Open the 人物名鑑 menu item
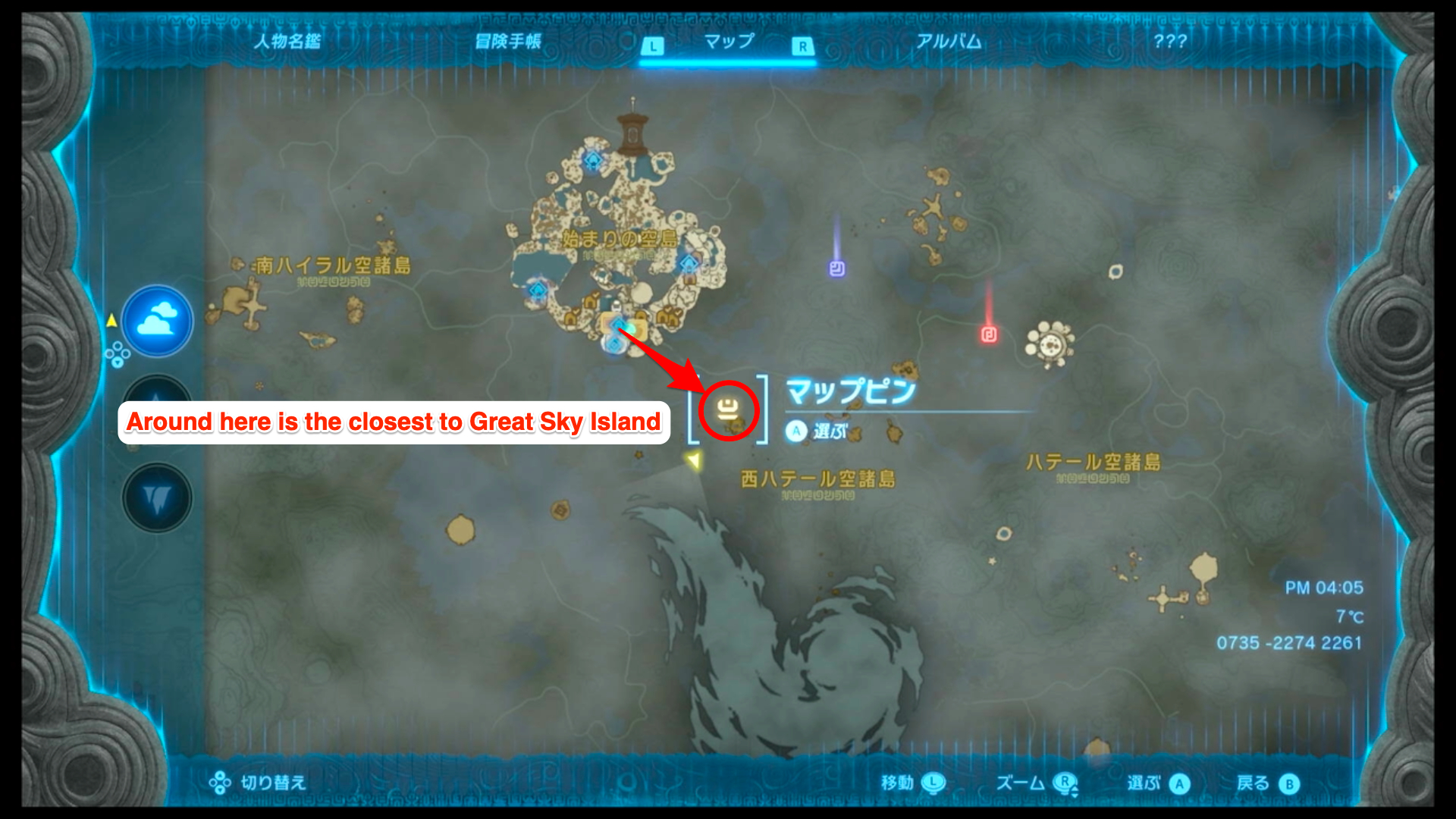Viewport: 1456px width, 819px height. coord(287,43)
